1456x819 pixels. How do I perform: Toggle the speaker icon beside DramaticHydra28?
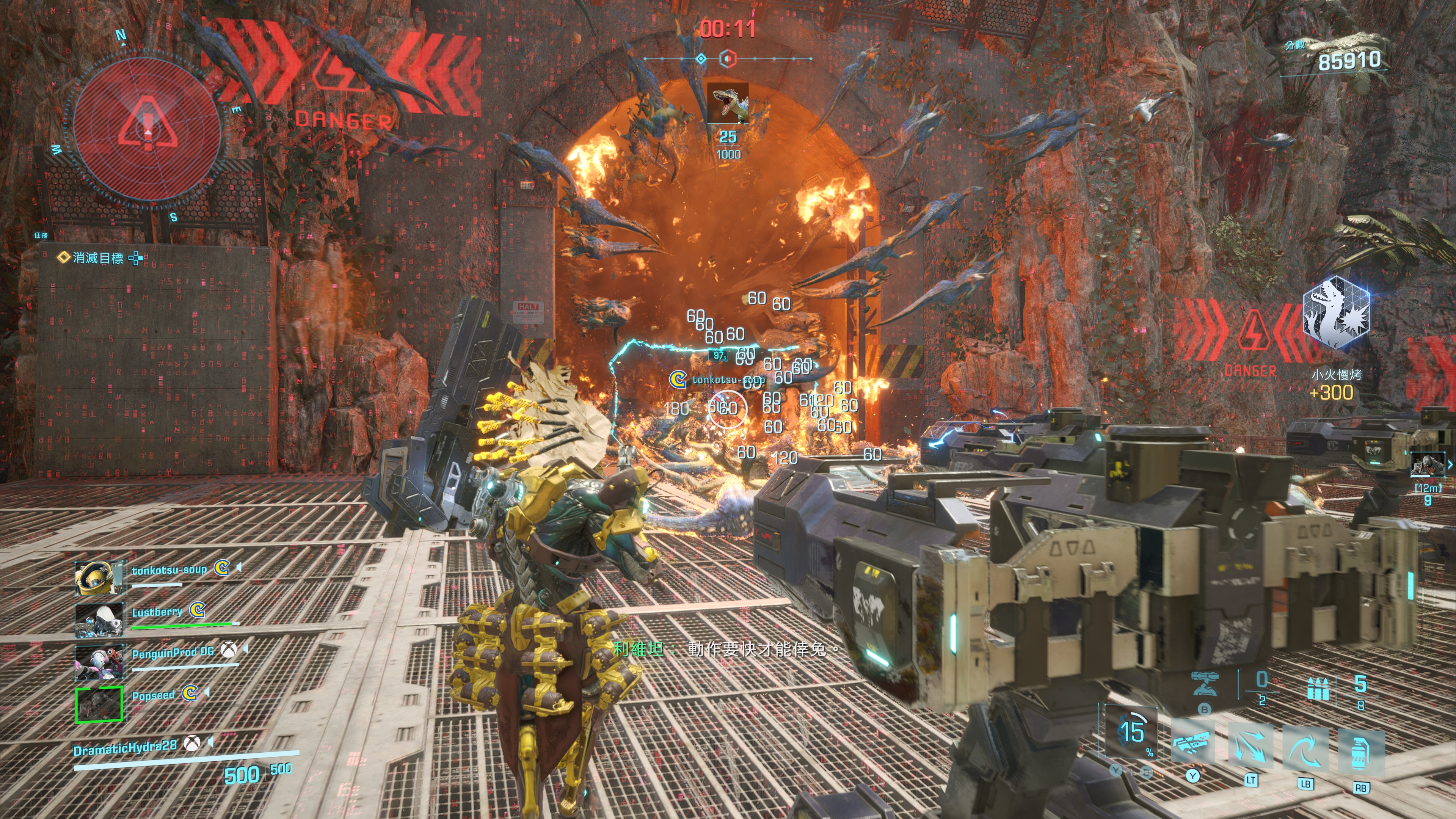point(211,741)
